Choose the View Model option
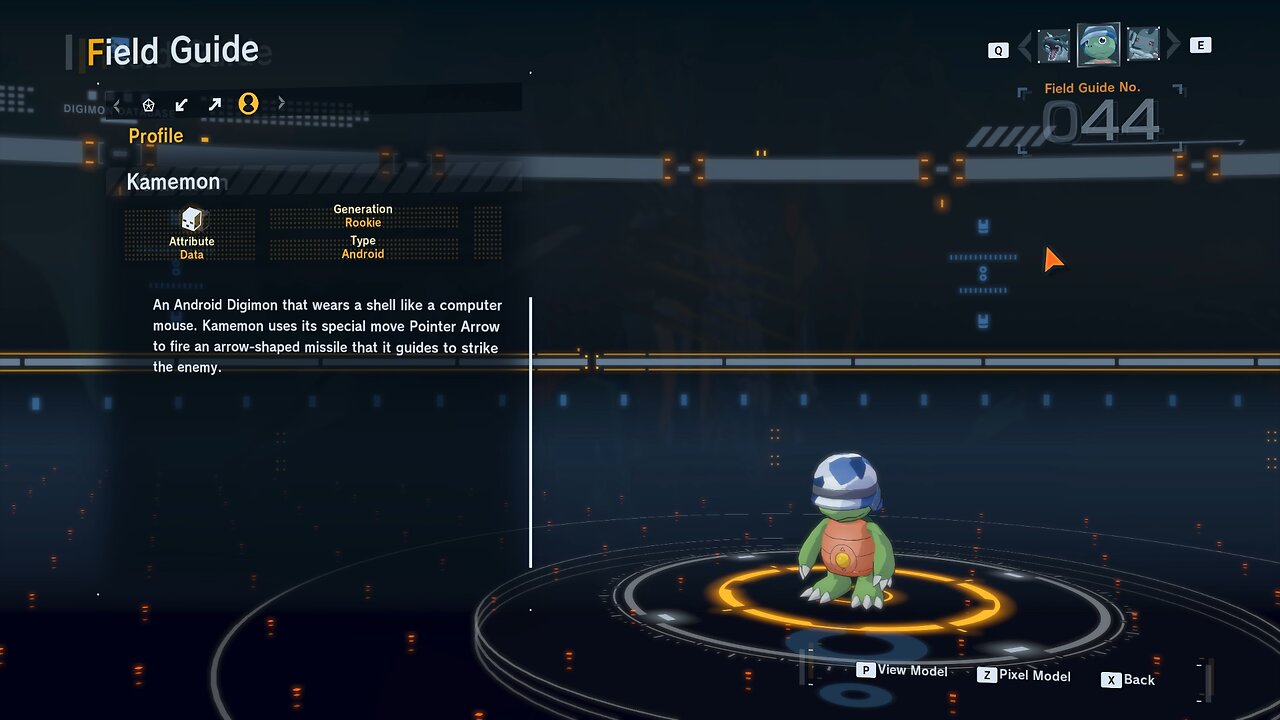The image size is (1280, 720). pos(902,671)
